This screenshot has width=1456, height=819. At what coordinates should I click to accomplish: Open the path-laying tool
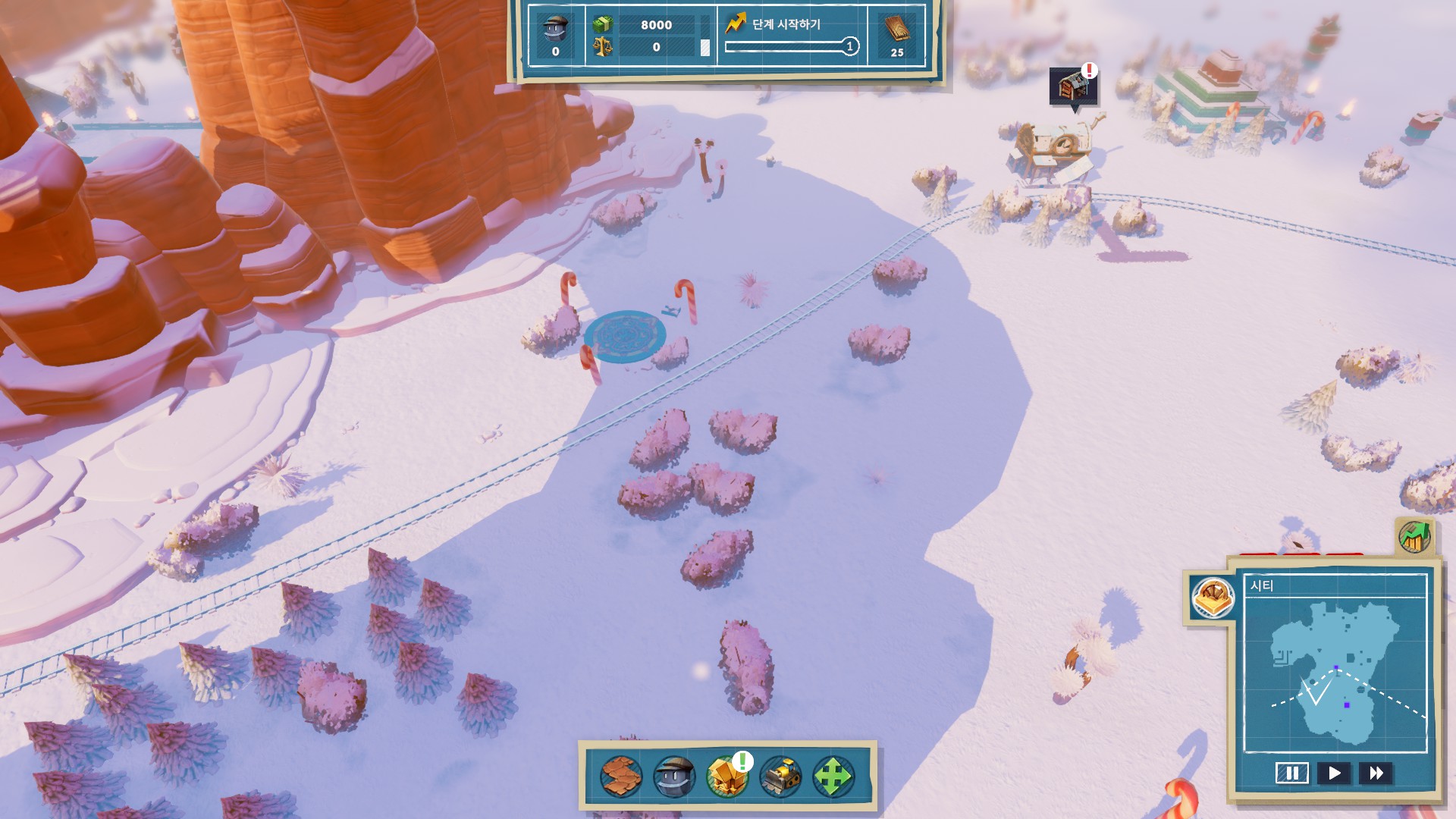point(621,776)
